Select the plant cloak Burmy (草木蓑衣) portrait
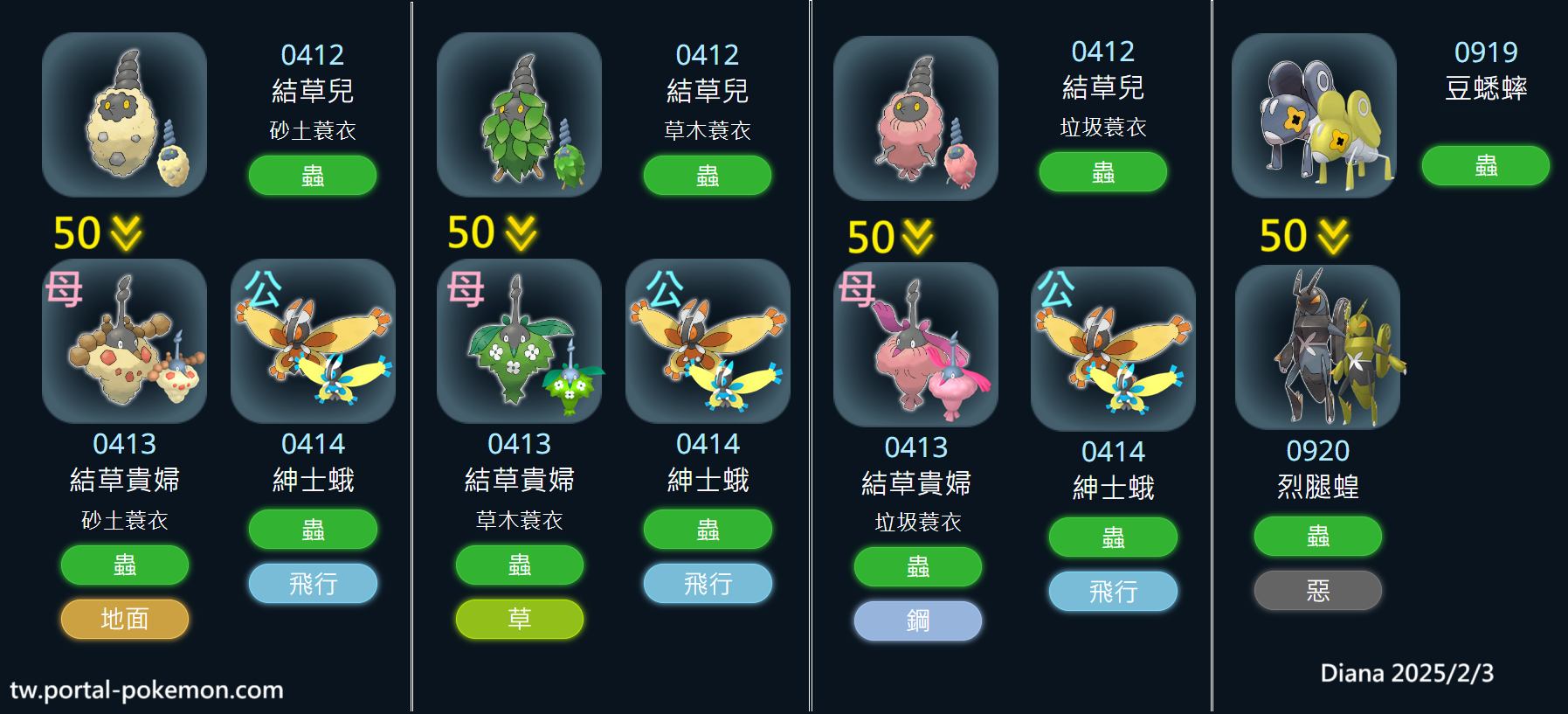The image size is (1568, 714). click(x=519, y=114)
